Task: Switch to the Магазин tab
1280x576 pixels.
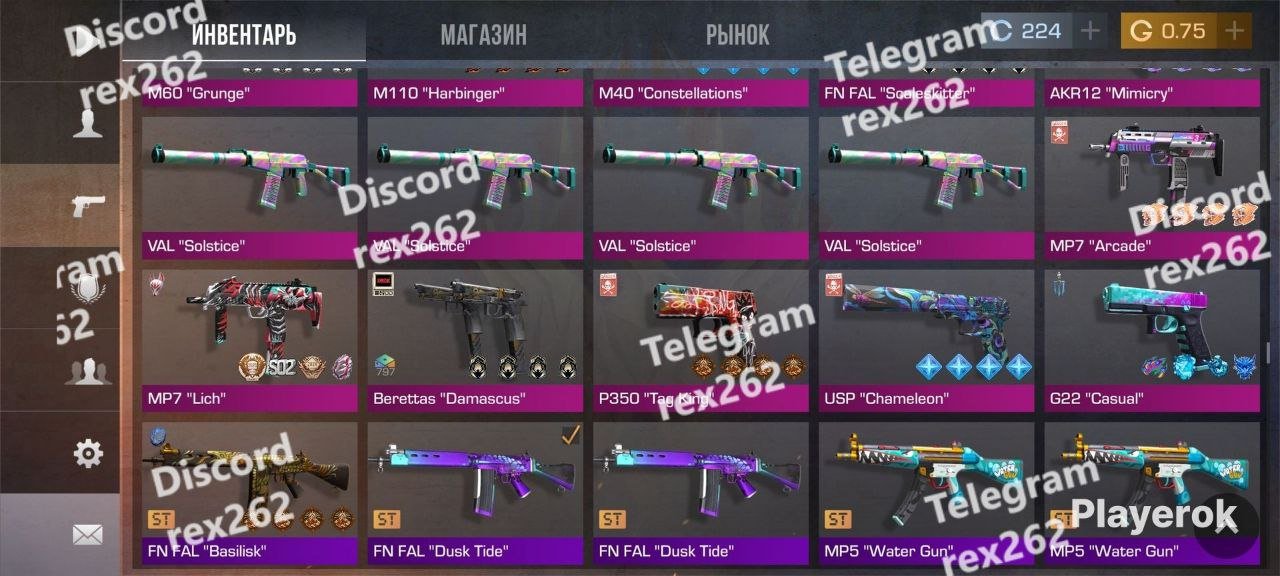Action: (x=483, y=35)
